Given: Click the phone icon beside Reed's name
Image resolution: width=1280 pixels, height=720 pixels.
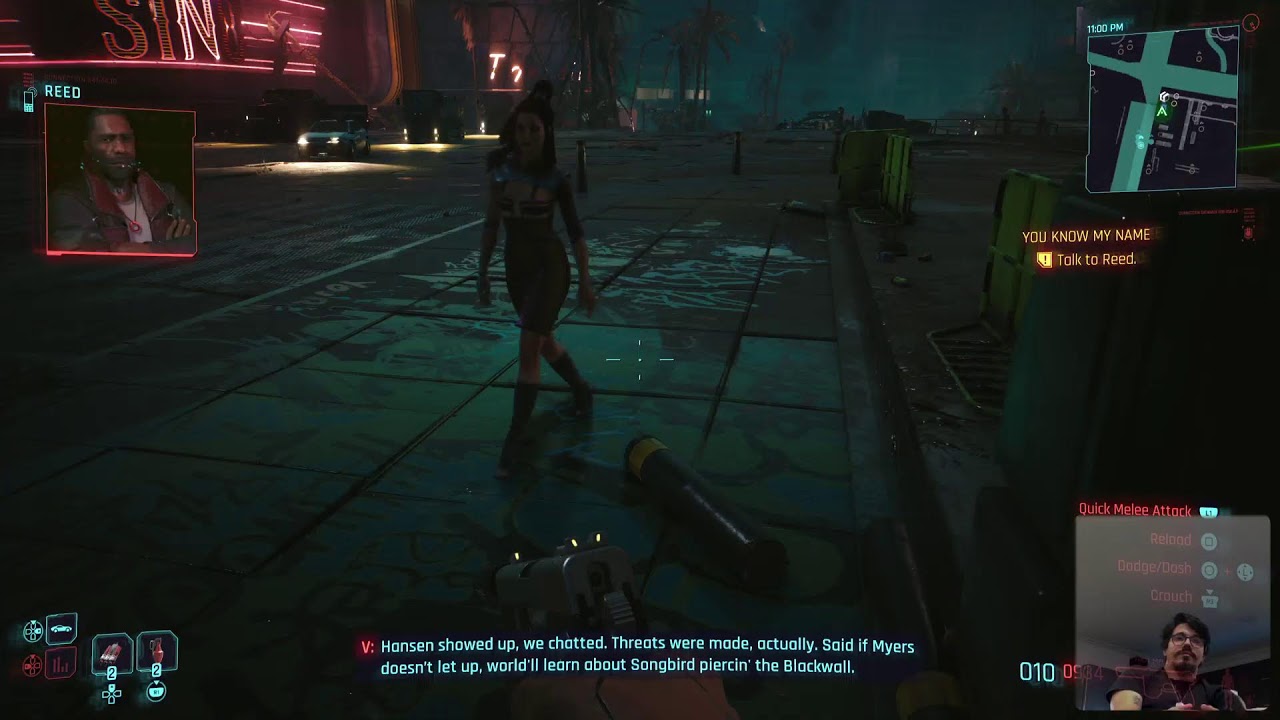Looking at the screenshot, I should coord(29,97).
